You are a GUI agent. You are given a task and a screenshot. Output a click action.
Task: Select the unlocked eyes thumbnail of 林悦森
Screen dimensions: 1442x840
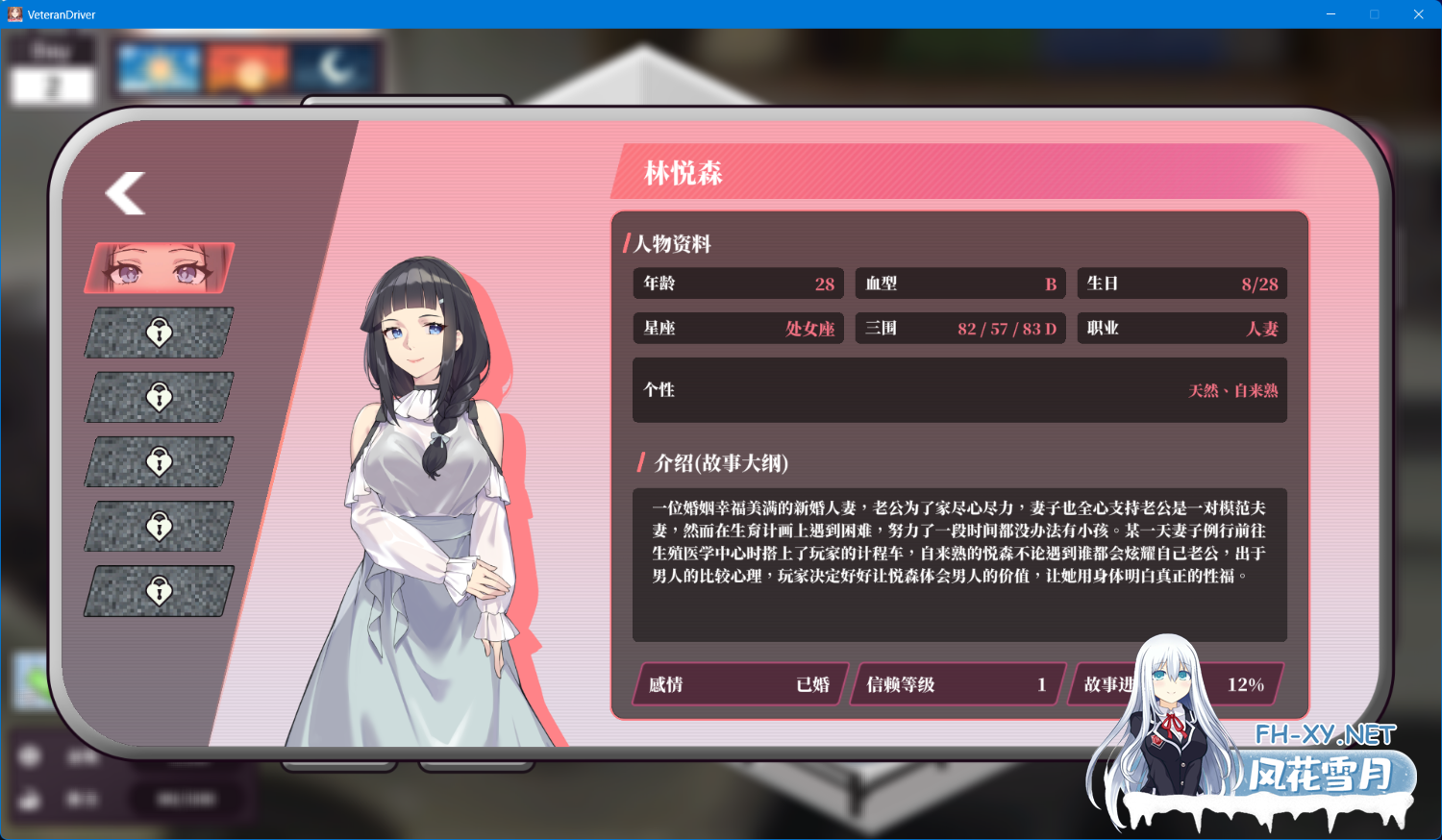coord(159,269)
